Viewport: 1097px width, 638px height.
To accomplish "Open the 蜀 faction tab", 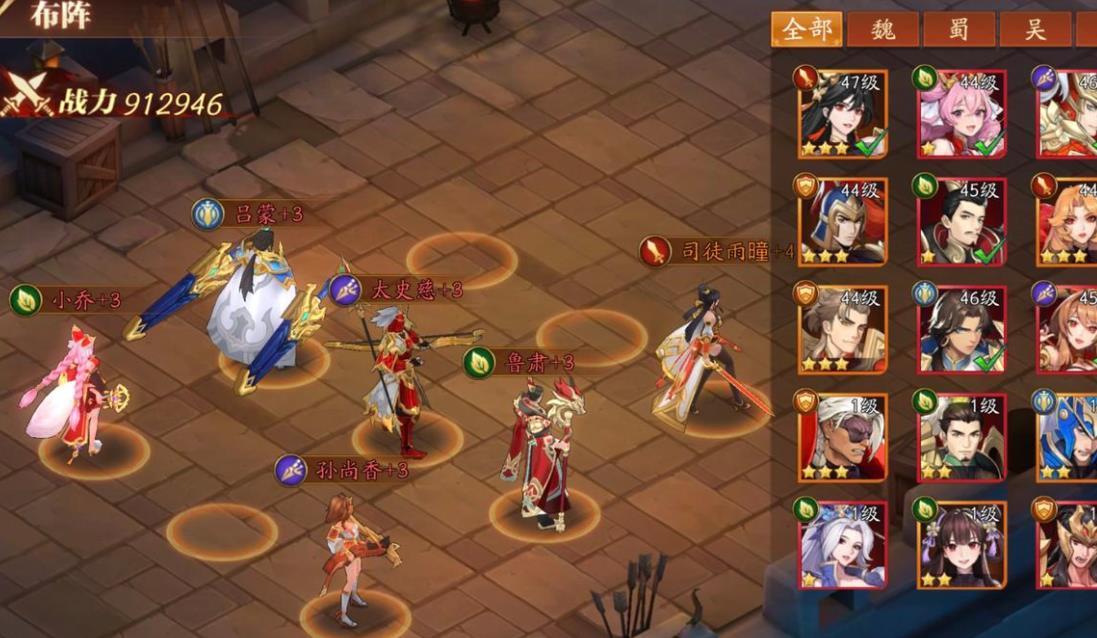I will click(959, 29).
